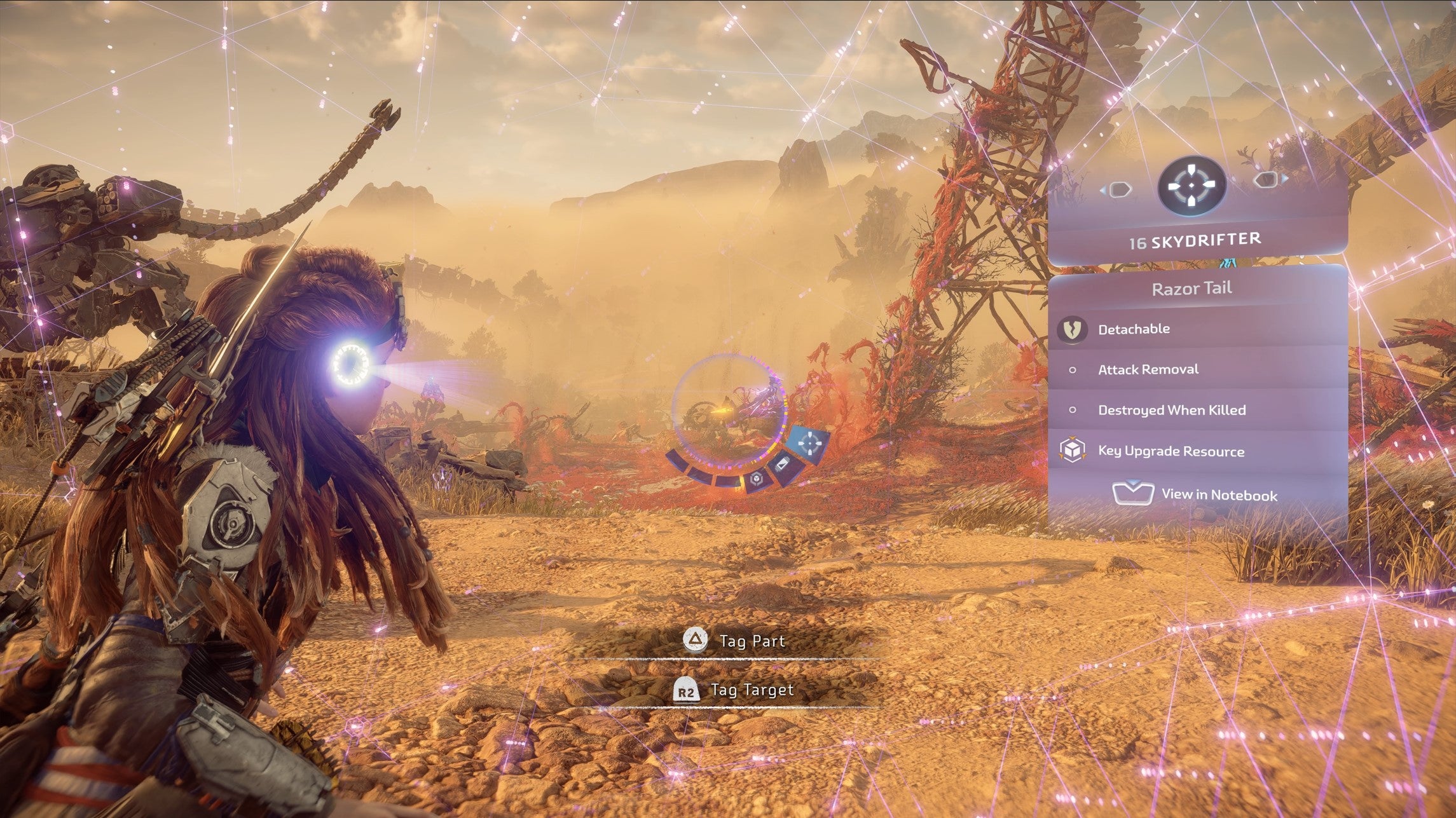Select the Destroyed When Killed row
1456x818 pixels.
tap(1197, 410)
